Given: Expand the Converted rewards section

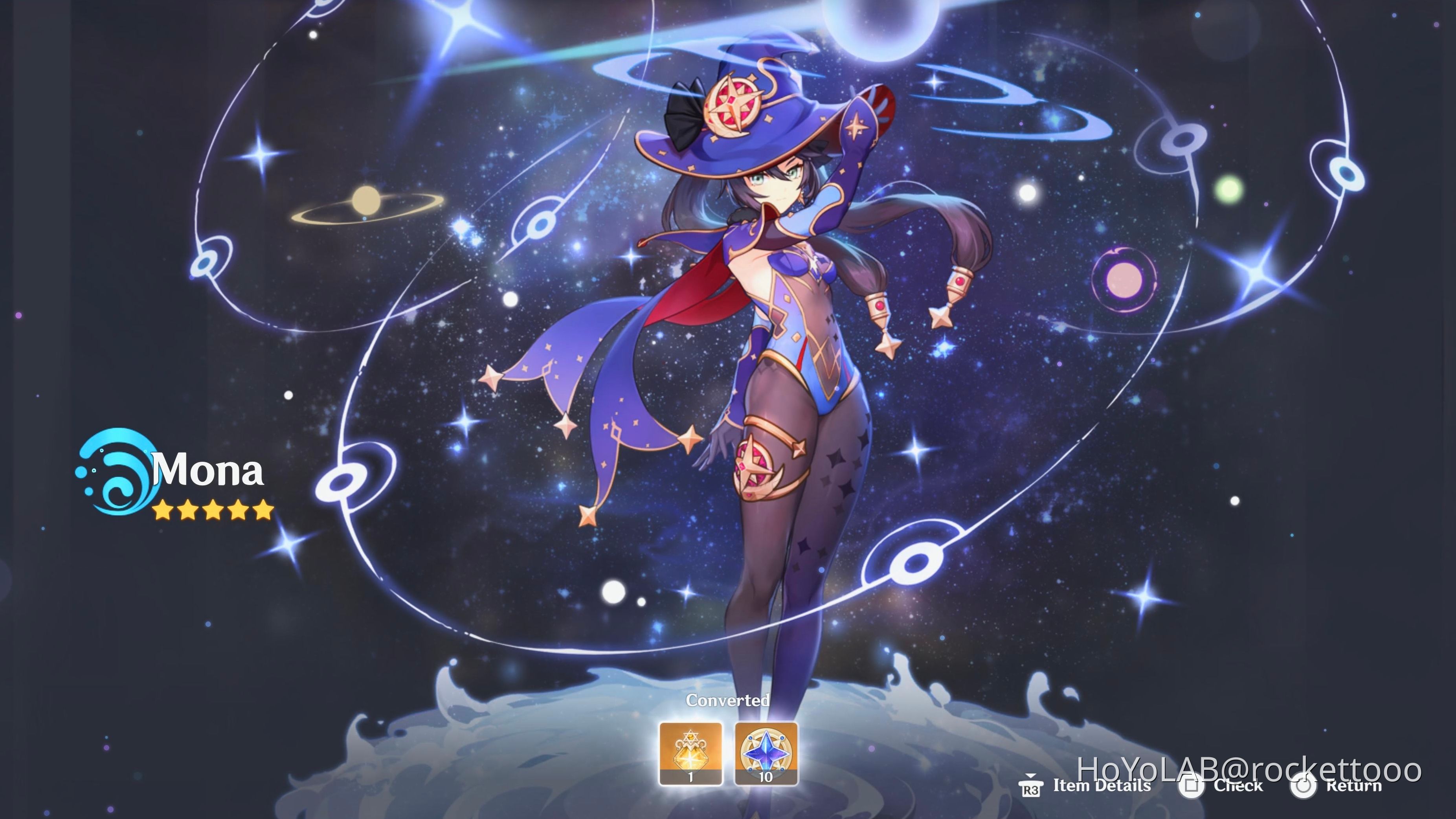Looking at the screenshot, I should (x=728, y=700).
